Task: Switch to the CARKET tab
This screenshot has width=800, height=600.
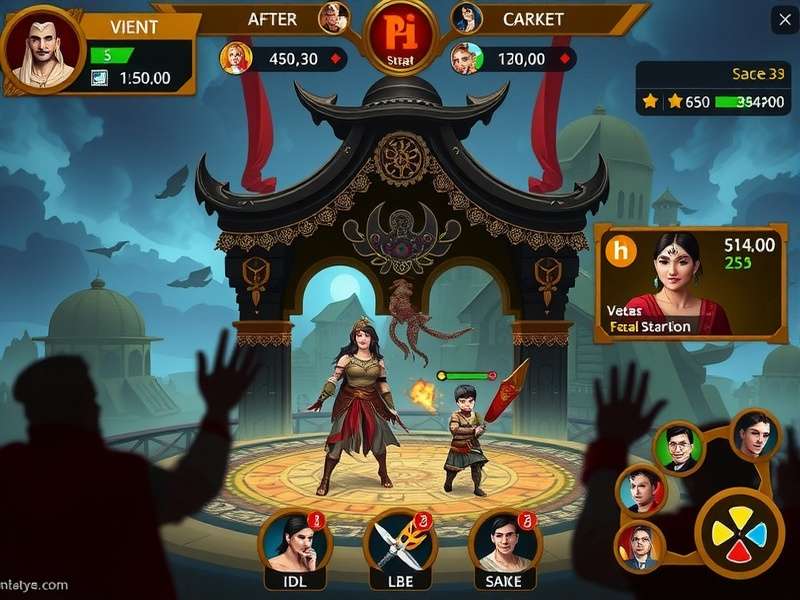Action: point(533,19)
